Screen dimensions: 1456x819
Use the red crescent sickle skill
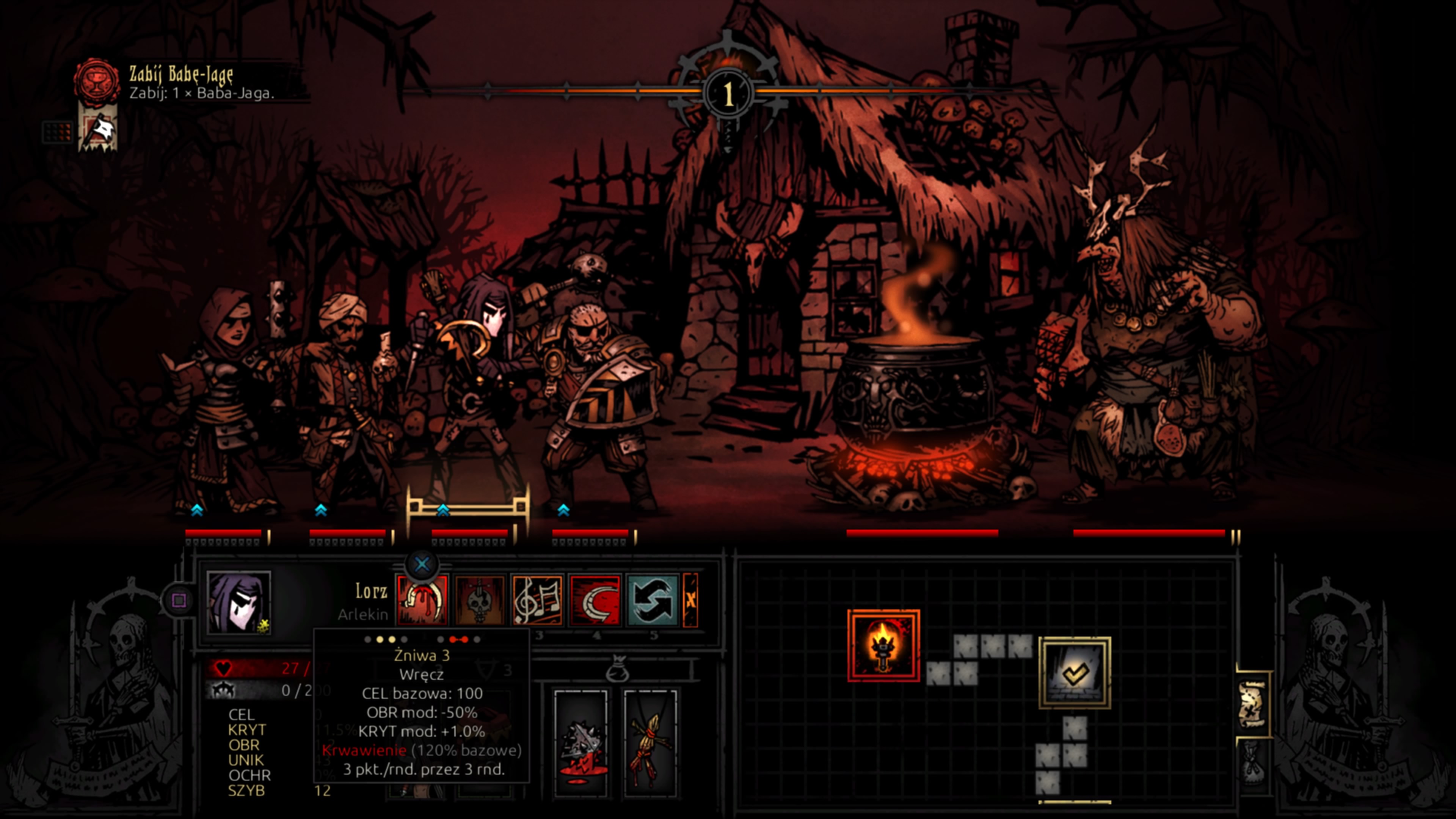(595, 600)
